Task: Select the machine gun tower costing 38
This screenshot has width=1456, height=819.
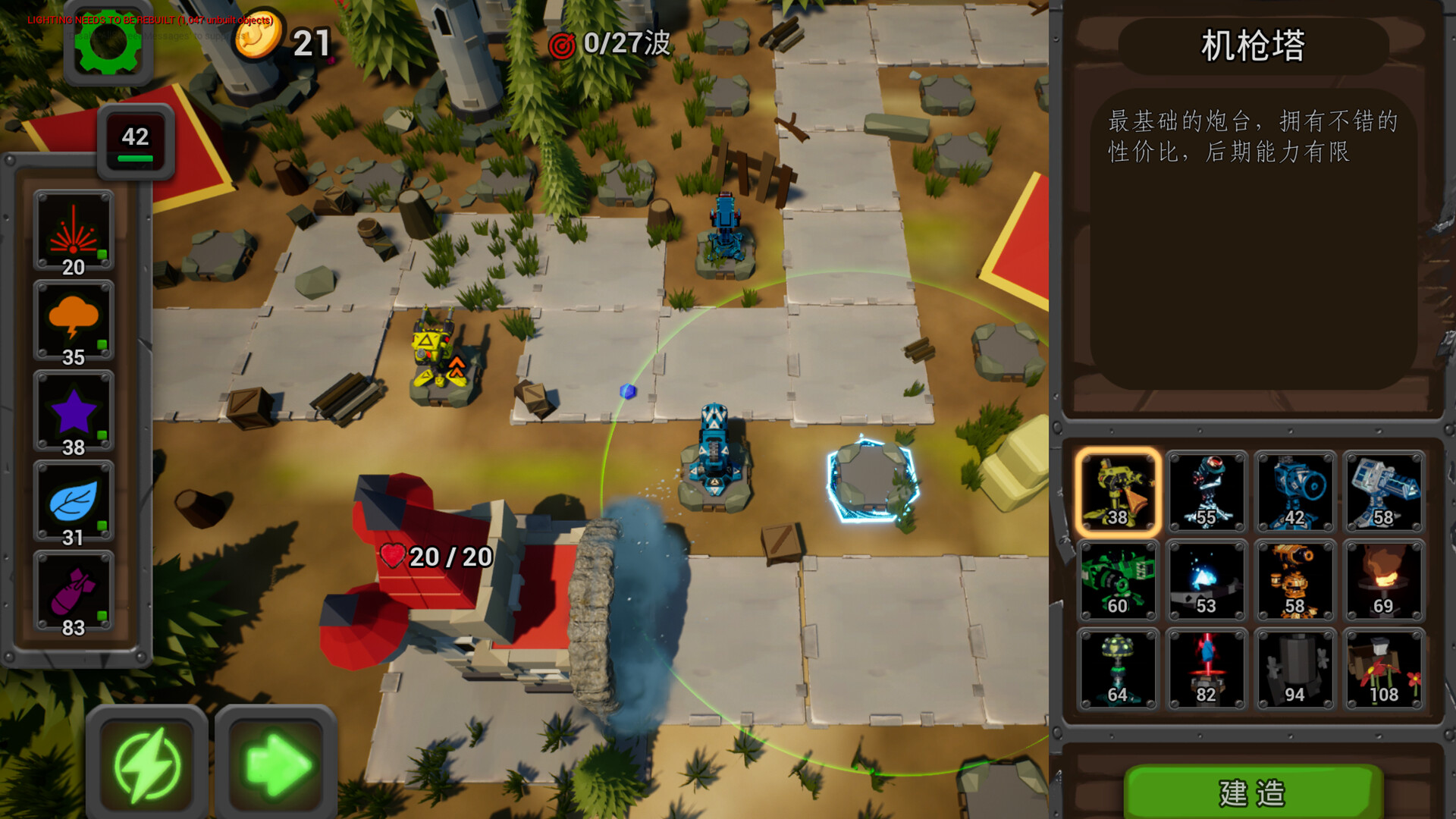Action: click(x=1118, y=492)
